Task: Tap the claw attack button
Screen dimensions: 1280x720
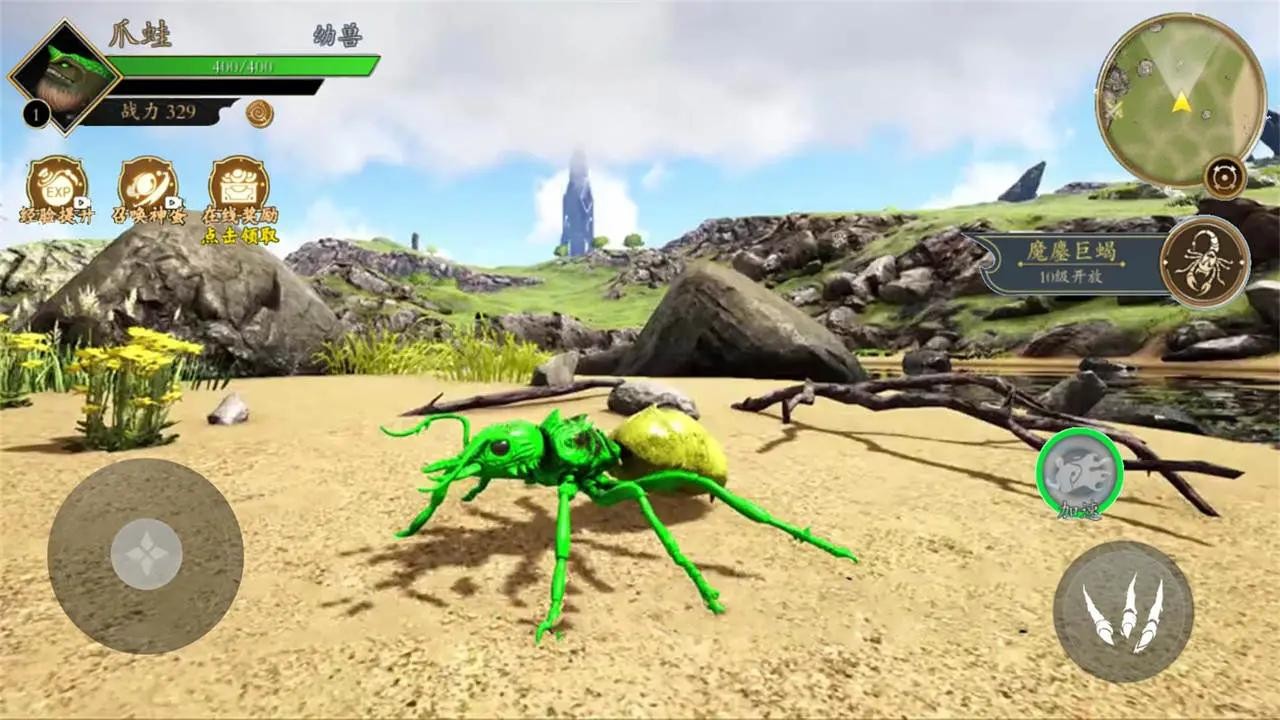Action: (1122, 611)
